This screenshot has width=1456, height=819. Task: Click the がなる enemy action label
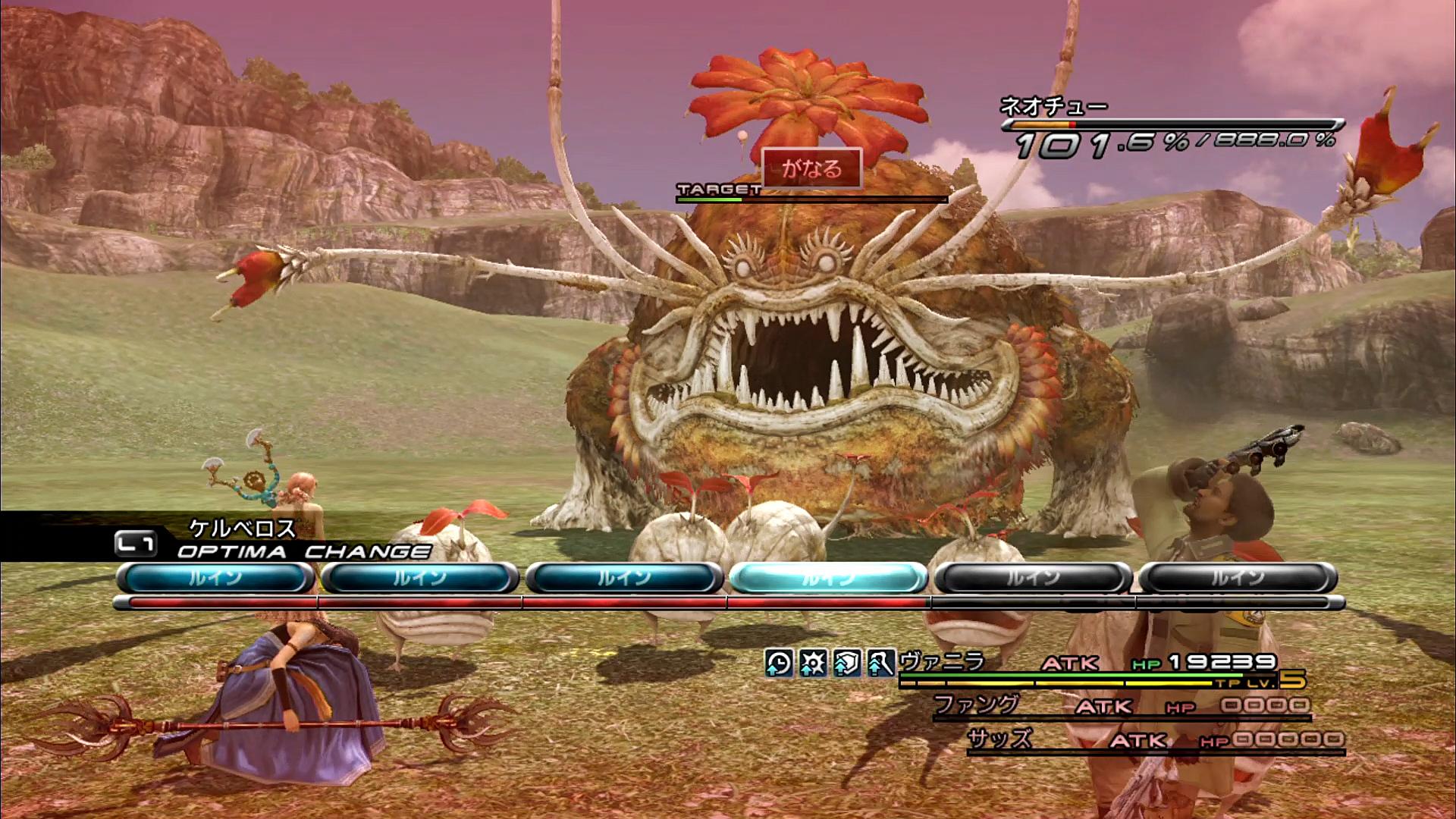(811, 168)
